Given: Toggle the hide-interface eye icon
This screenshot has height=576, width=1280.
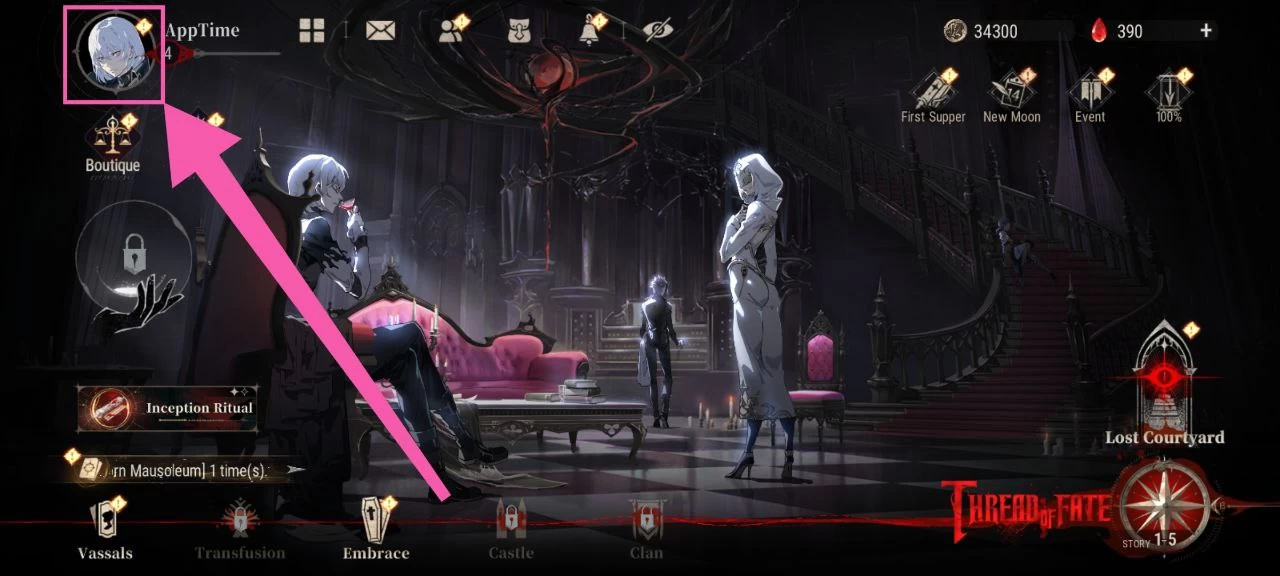Looking at the screenshot, I should pyautogui.click(x=657, y=31).
